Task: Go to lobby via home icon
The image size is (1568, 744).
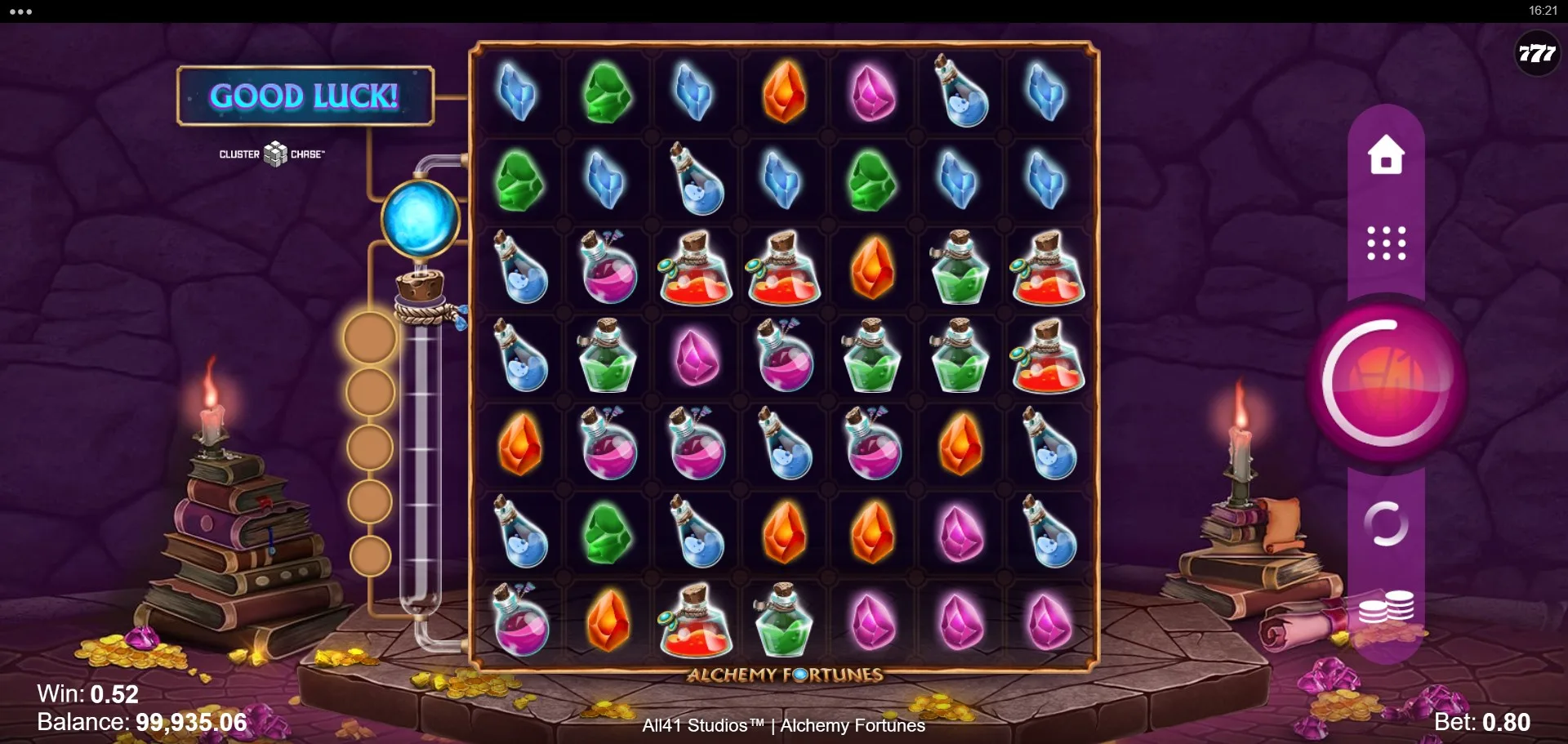Action: point(1386,155)
